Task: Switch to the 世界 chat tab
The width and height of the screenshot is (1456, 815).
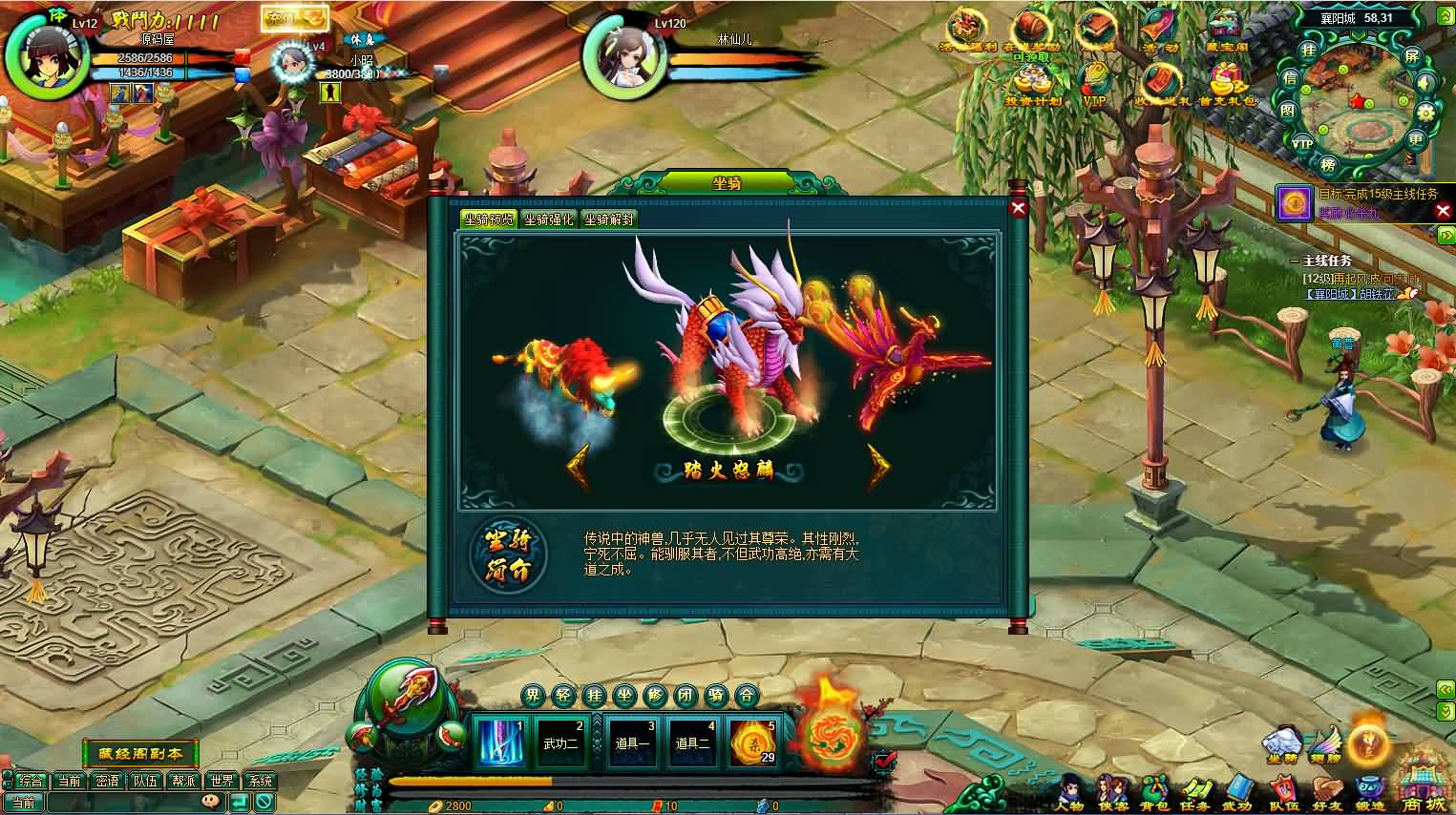Action: [x=222, y=780]
